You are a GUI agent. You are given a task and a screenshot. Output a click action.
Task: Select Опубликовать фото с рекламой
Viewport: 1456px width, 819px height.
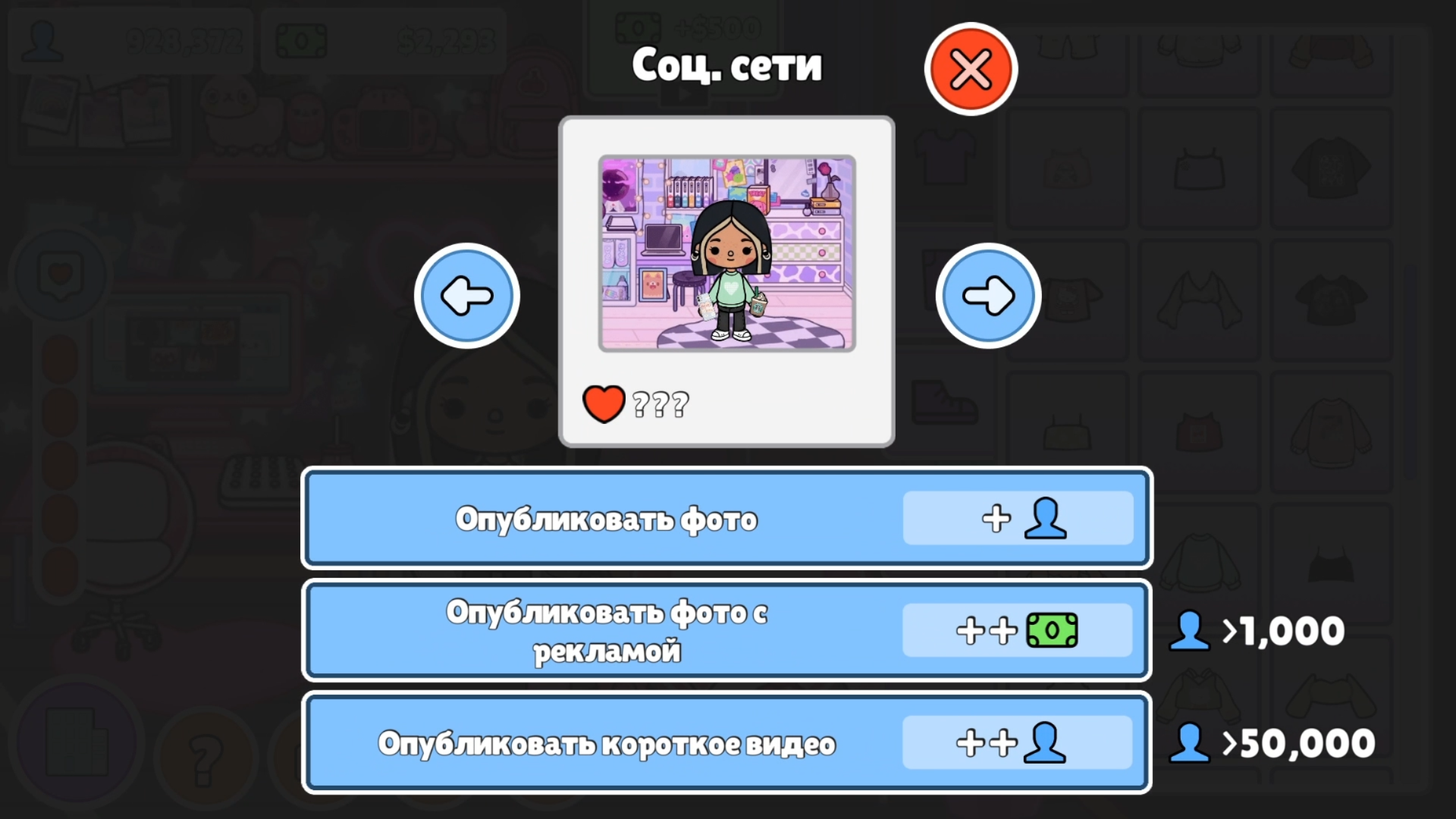click(607, 629)
